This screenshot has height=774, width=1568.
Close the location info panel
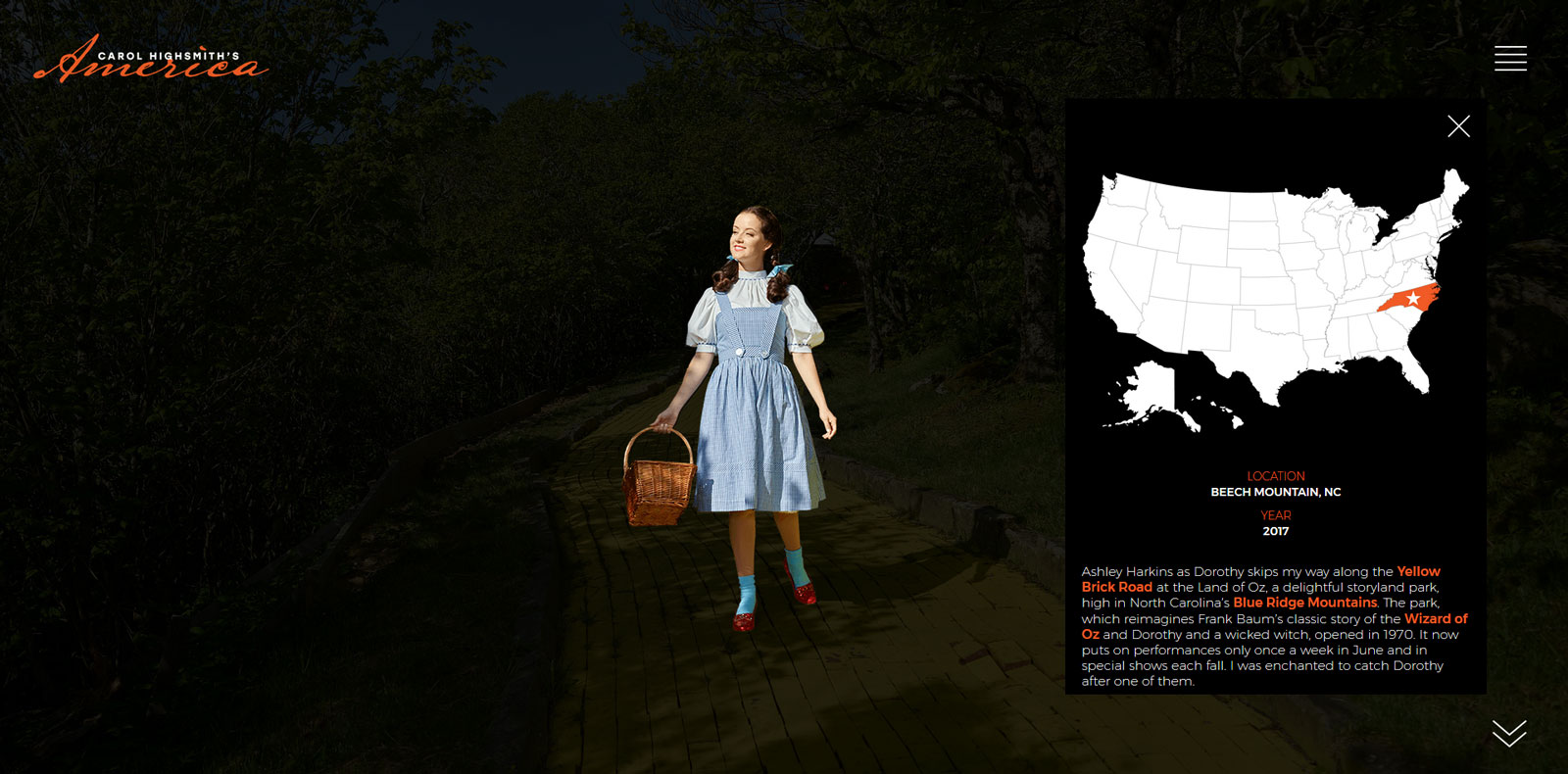click(1458, 126)
